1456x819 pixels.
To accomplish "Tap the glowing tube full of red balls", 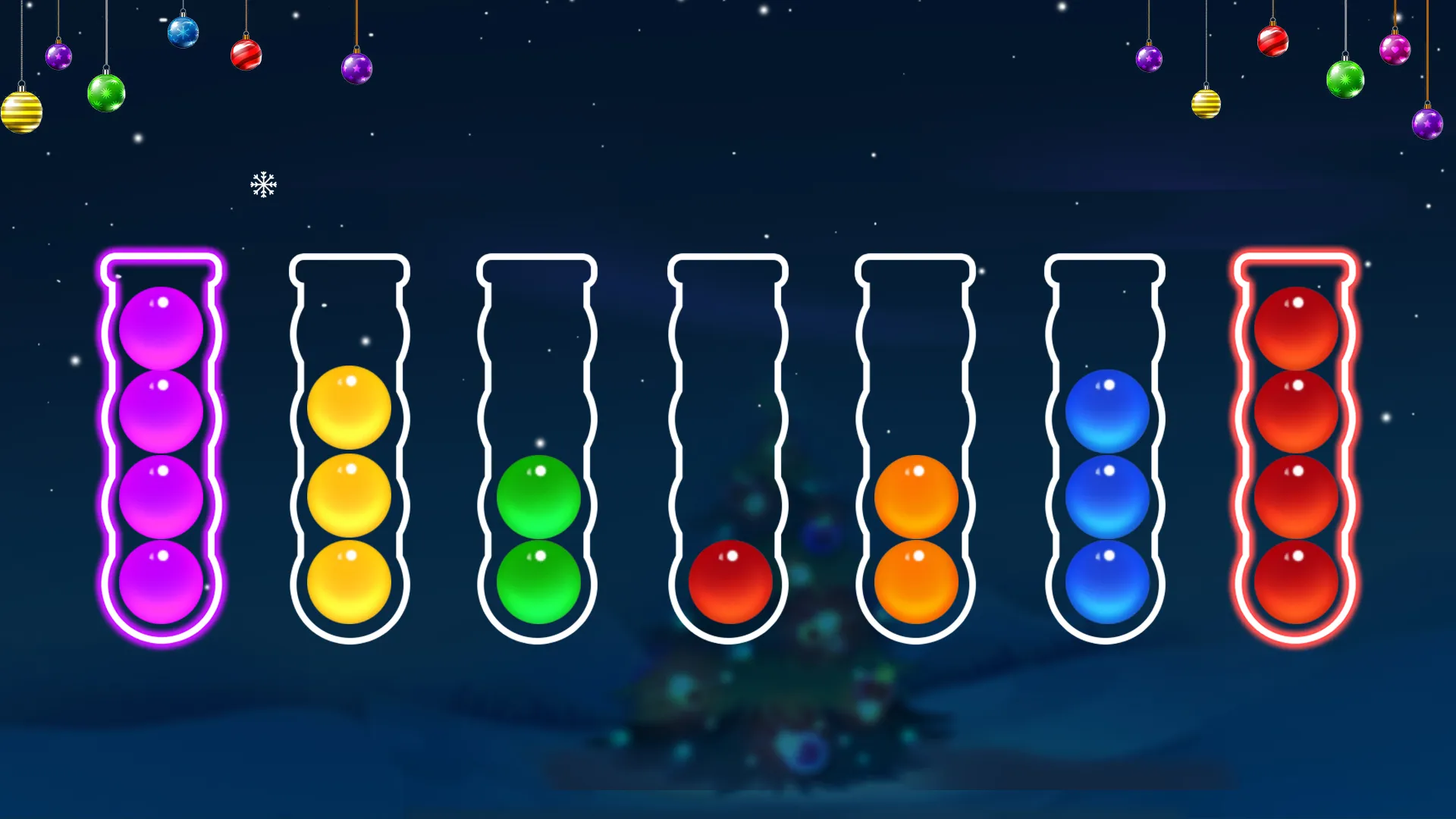I will click(x=1295, y=449).
